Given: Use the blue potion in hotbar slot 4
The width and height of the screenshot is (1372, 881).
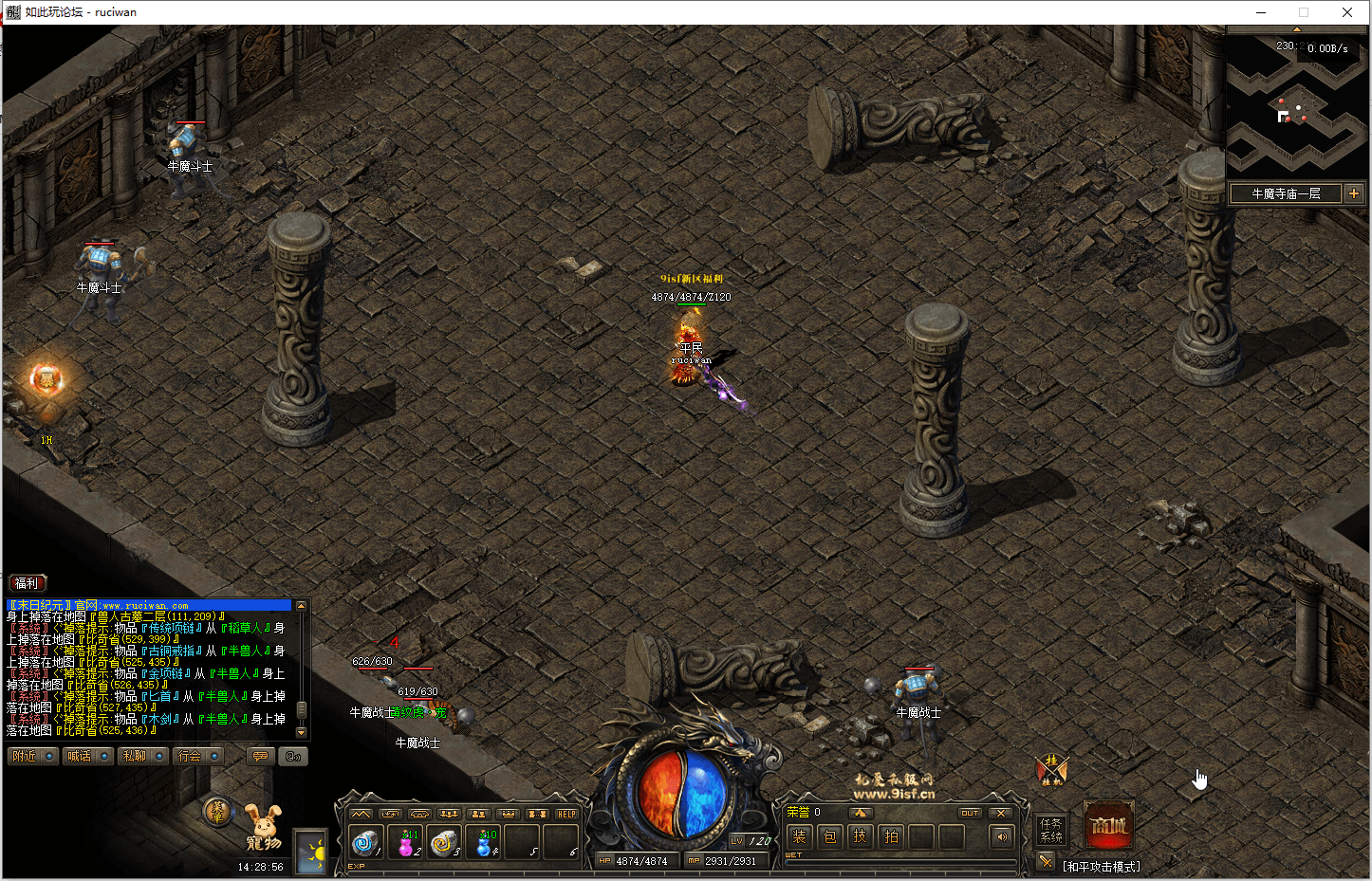Looking at the screenshot, I should (x=486, y=841).
